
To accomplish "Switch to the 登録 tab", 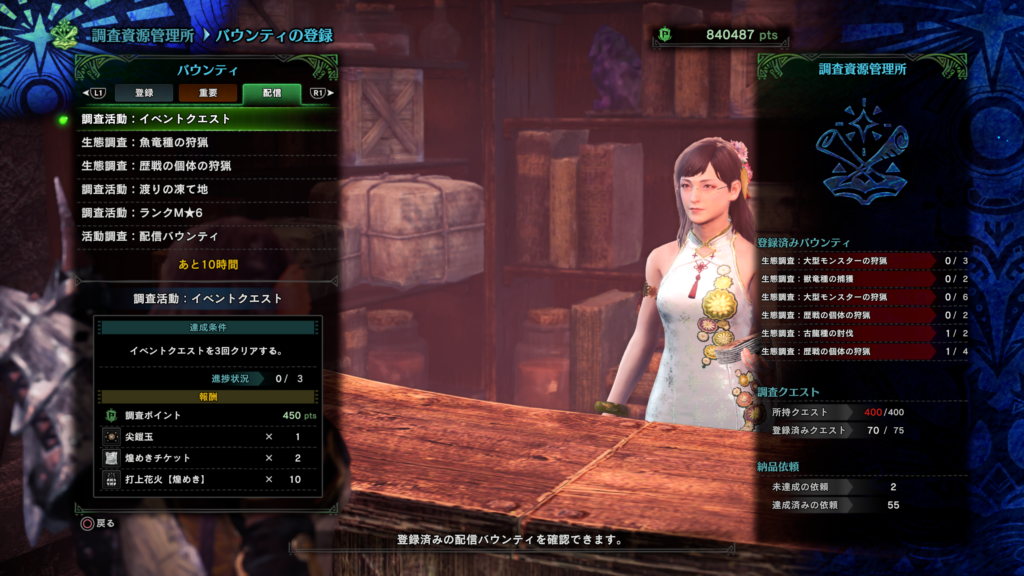I will pos(144,93).
